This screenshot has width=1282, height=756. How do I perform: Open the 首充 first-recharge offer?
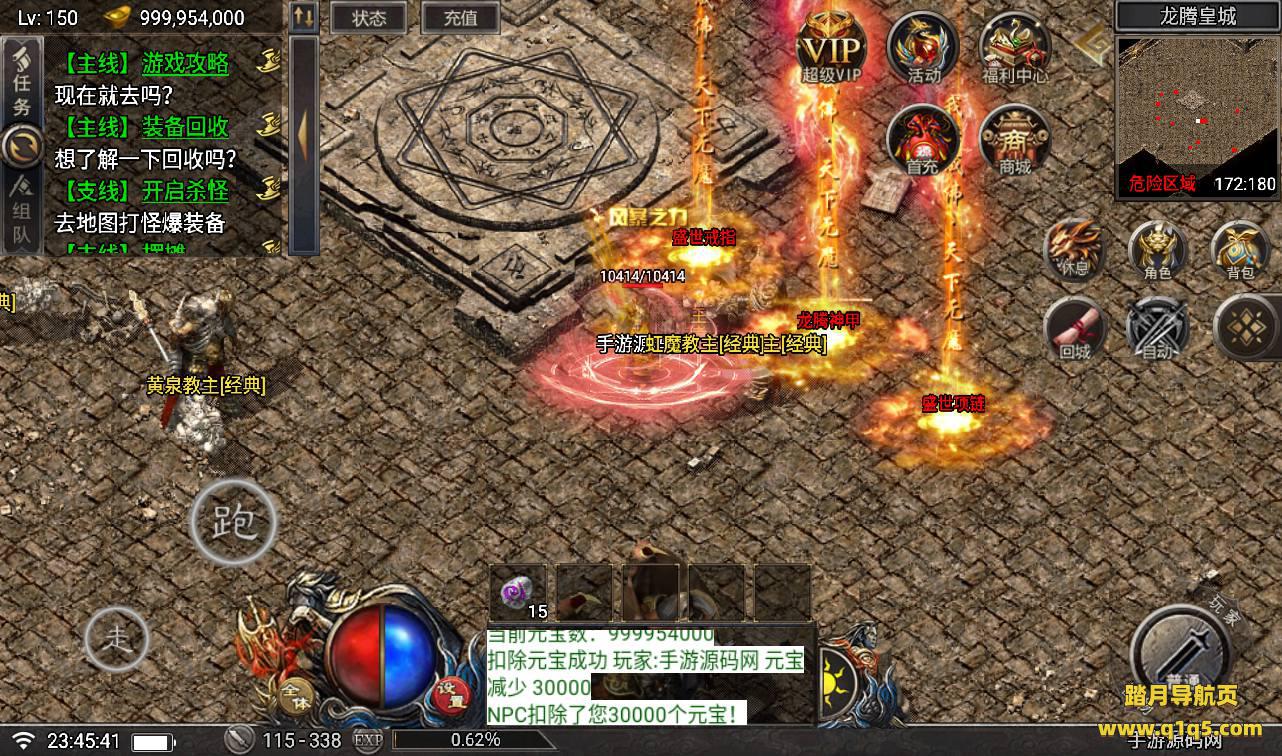tap(922, 140)
